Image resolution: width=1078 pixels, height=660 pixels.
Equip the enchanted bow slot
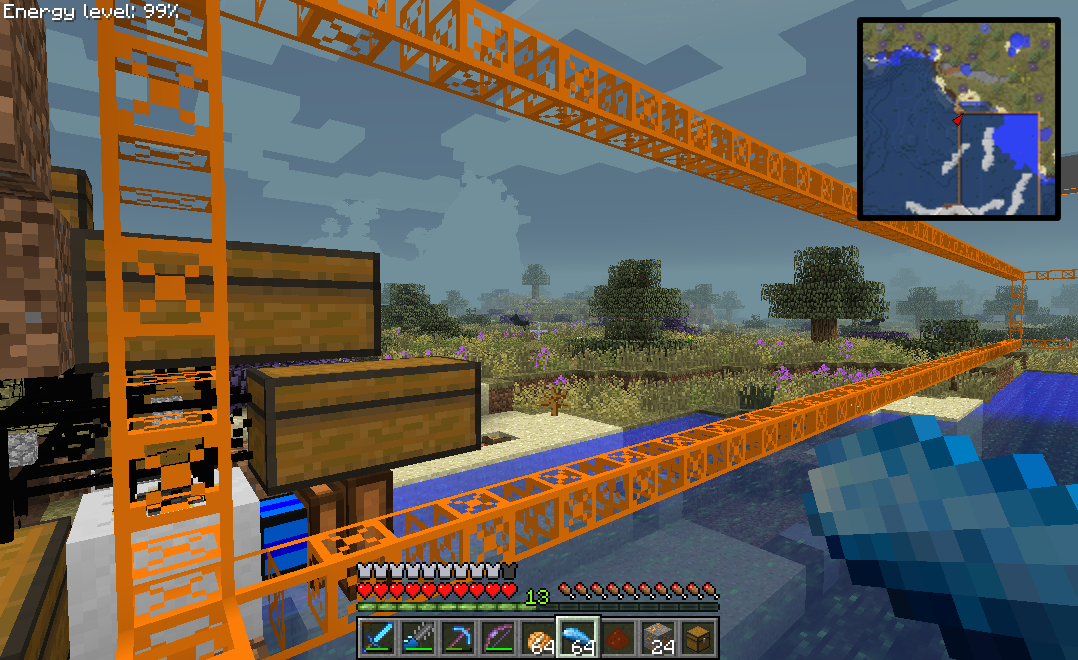(499, 637)
